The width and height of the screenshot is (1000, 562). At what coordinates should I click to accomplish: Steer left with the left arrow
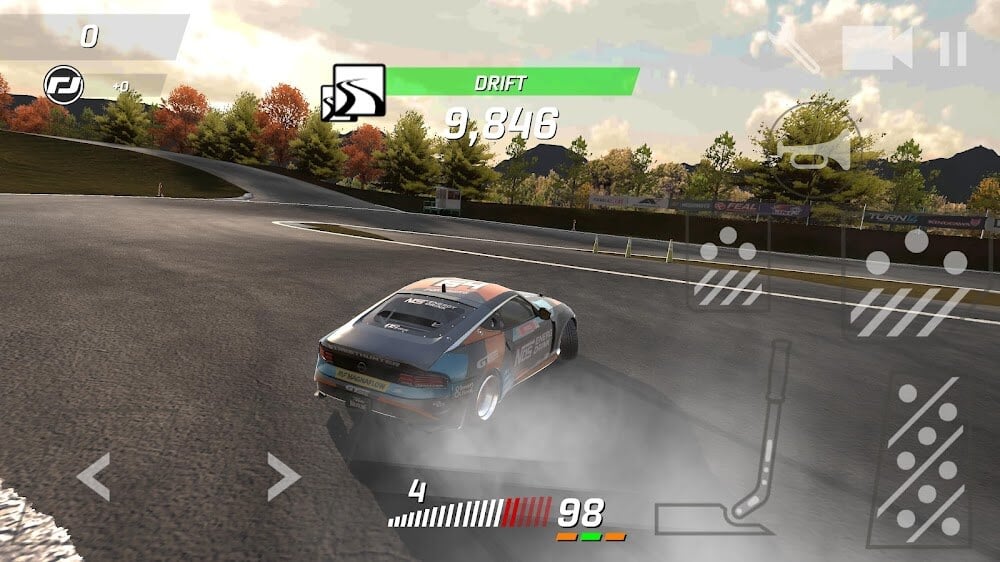click(94, 476)
